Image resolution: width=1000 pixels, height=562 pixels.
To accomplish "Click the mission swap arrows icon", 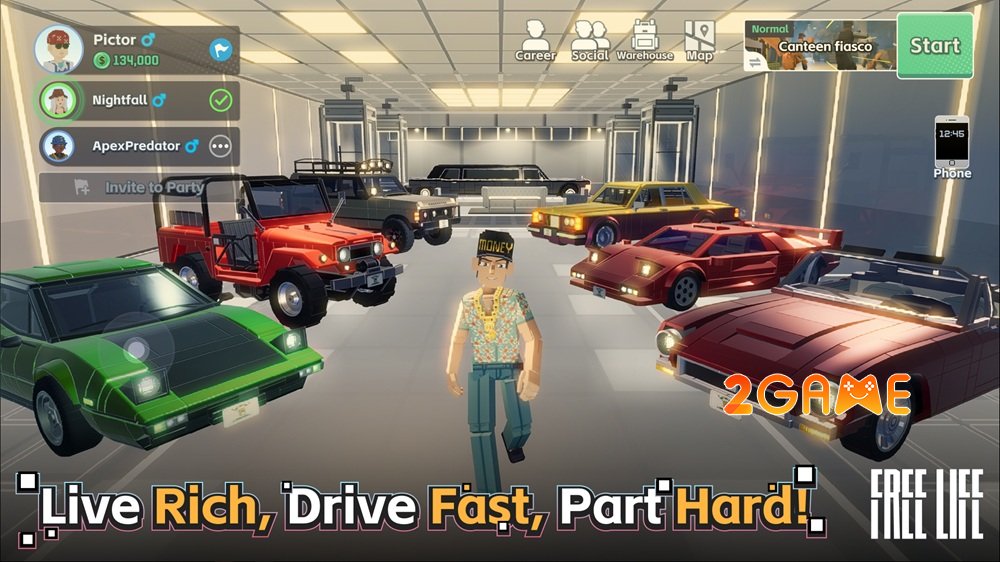I will click(757, 61).
